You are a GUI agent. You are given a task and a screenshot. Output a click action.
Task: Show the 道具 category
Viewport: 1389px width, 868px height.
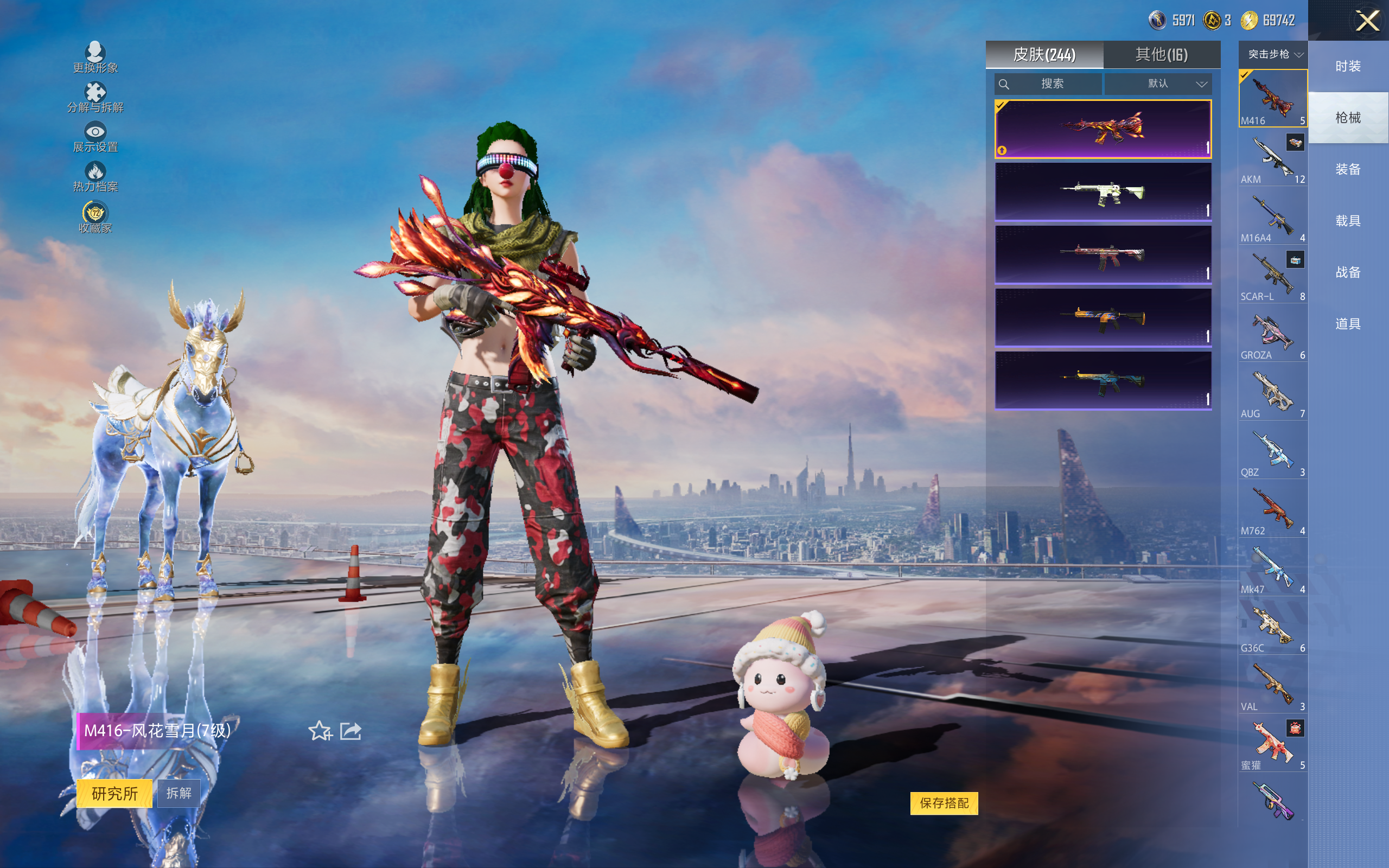(1348, 324)
